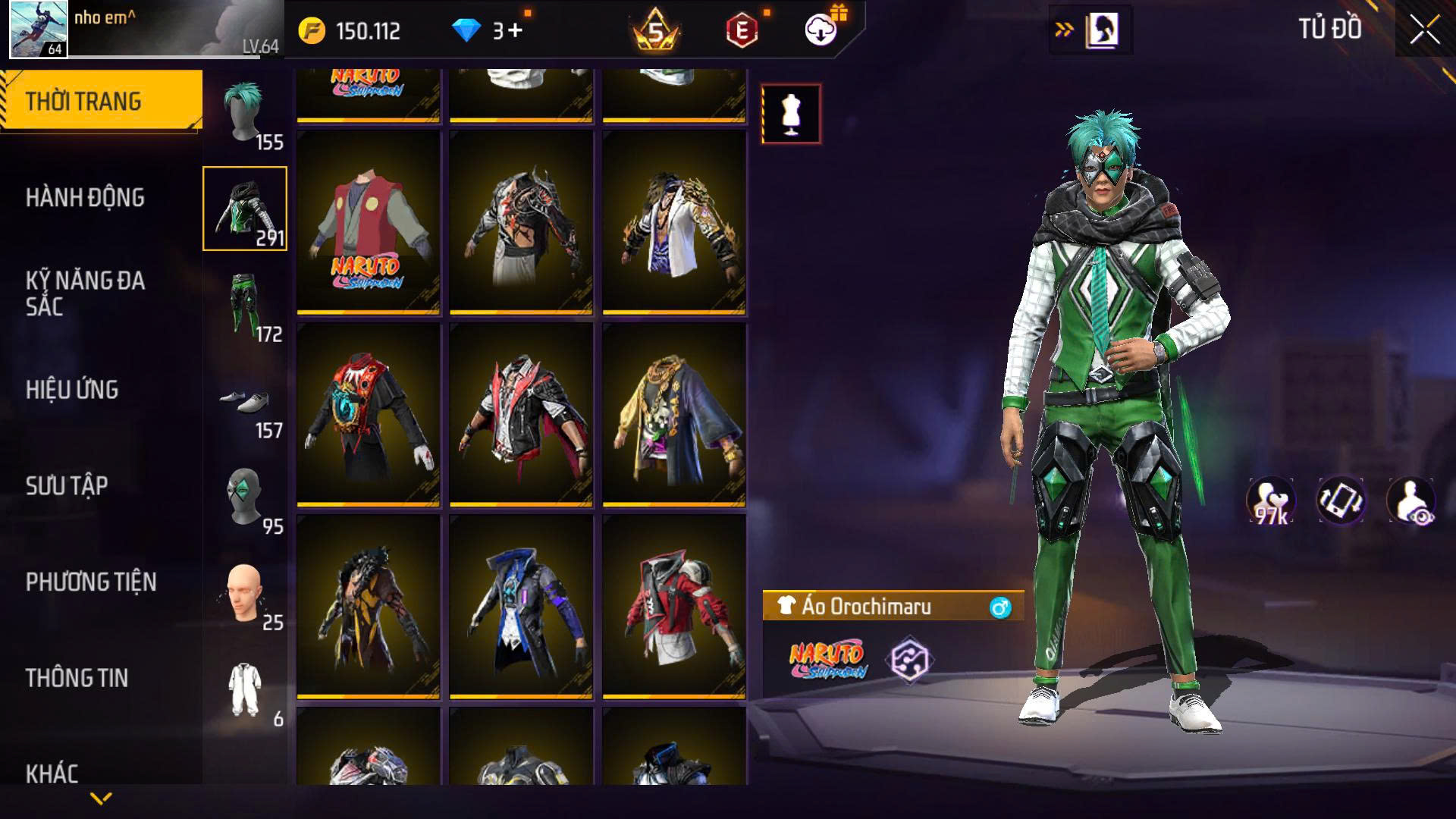Viewport: 1456px width, 819px height.
Task: Click the white mannequin icon button
Action: [791, 115]
